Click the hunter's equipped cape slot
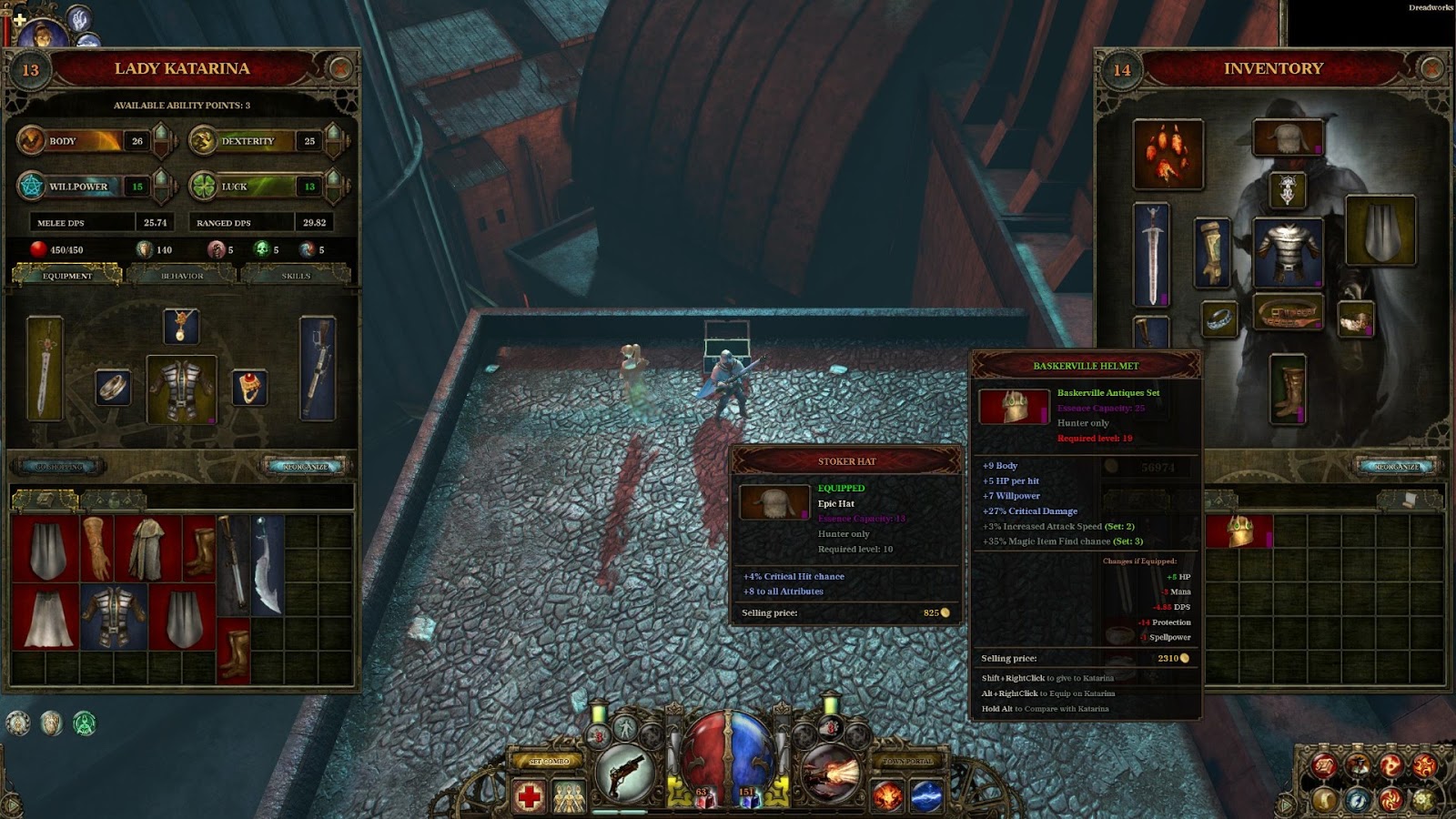Image resolution: width=1456 pixels, height=819 pixels. (1380, 231)
